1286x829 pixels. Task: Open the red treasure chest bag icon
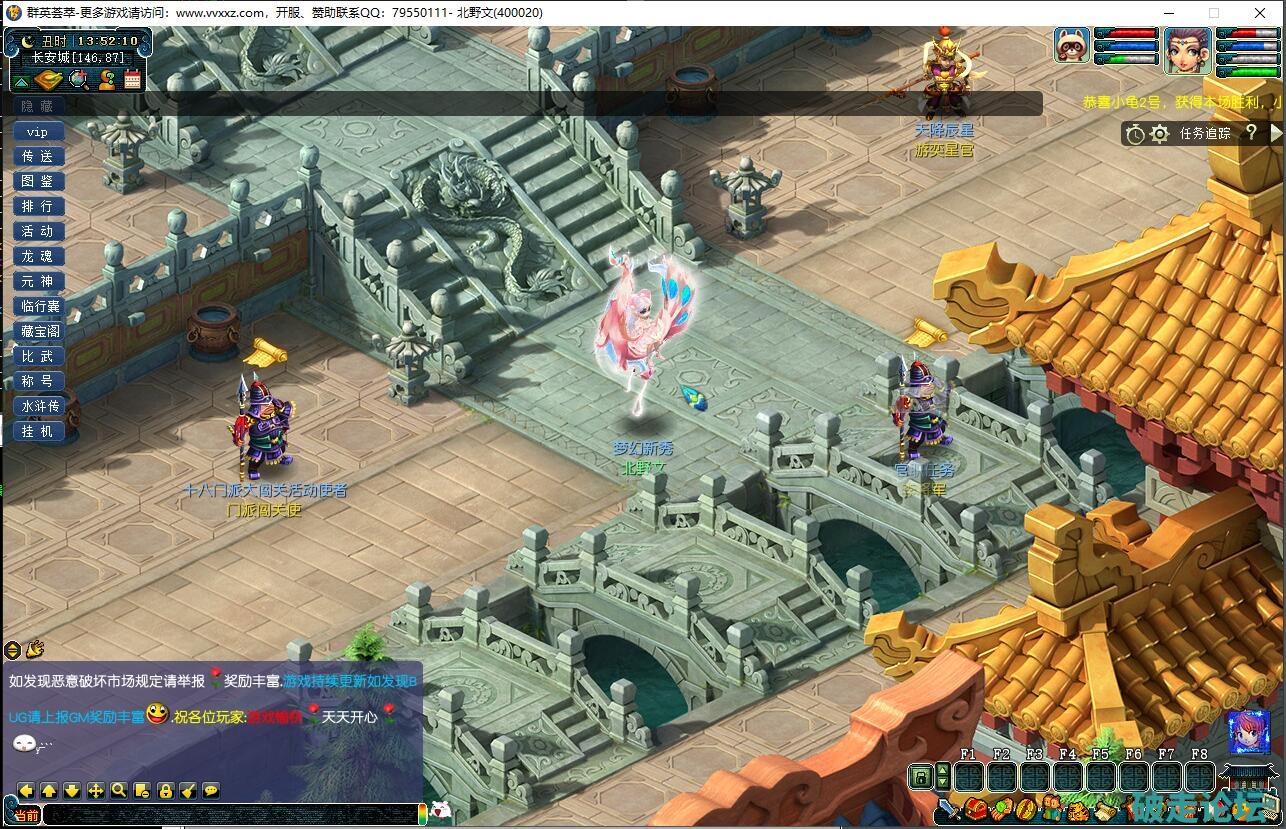click(975, 808)
